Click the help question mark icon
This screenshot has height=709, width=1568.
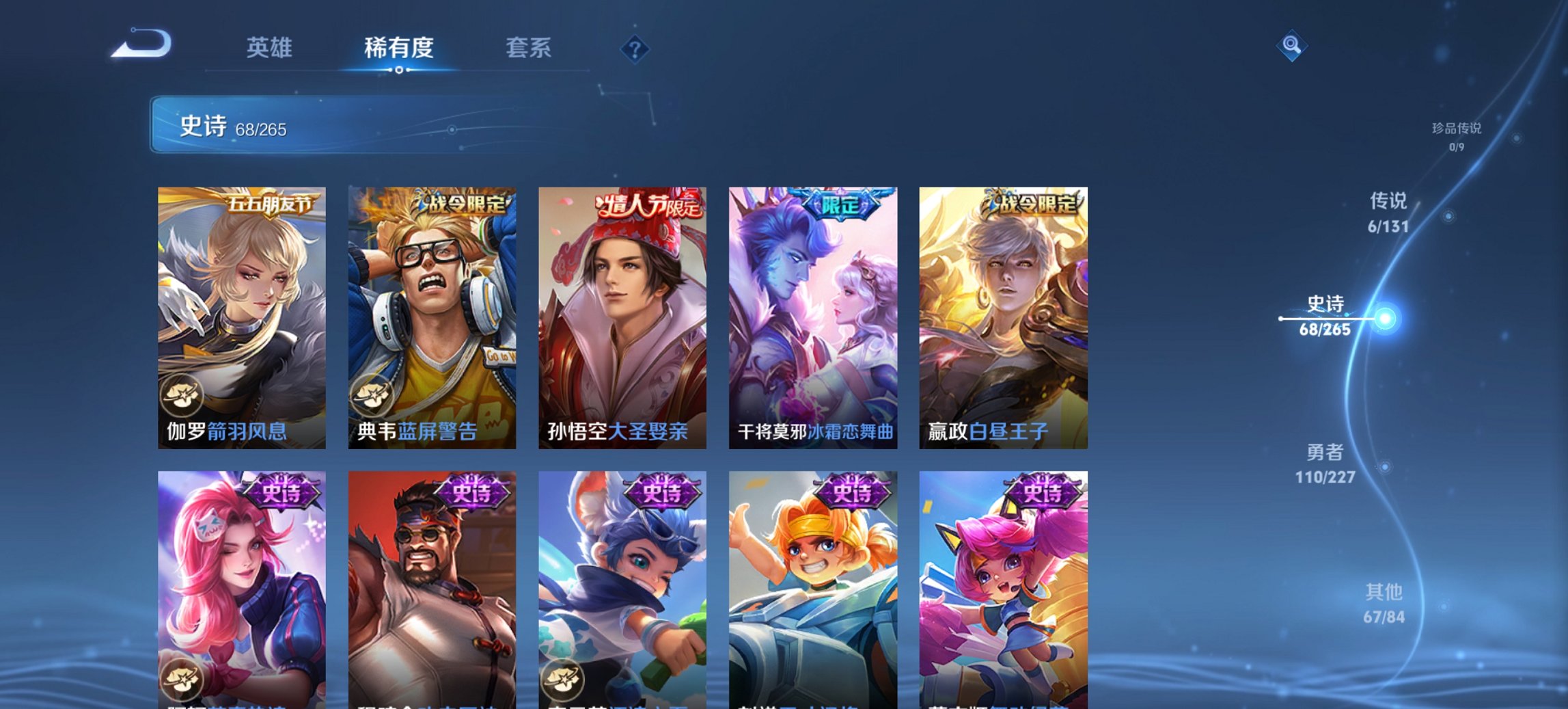[x=636, y=49]
